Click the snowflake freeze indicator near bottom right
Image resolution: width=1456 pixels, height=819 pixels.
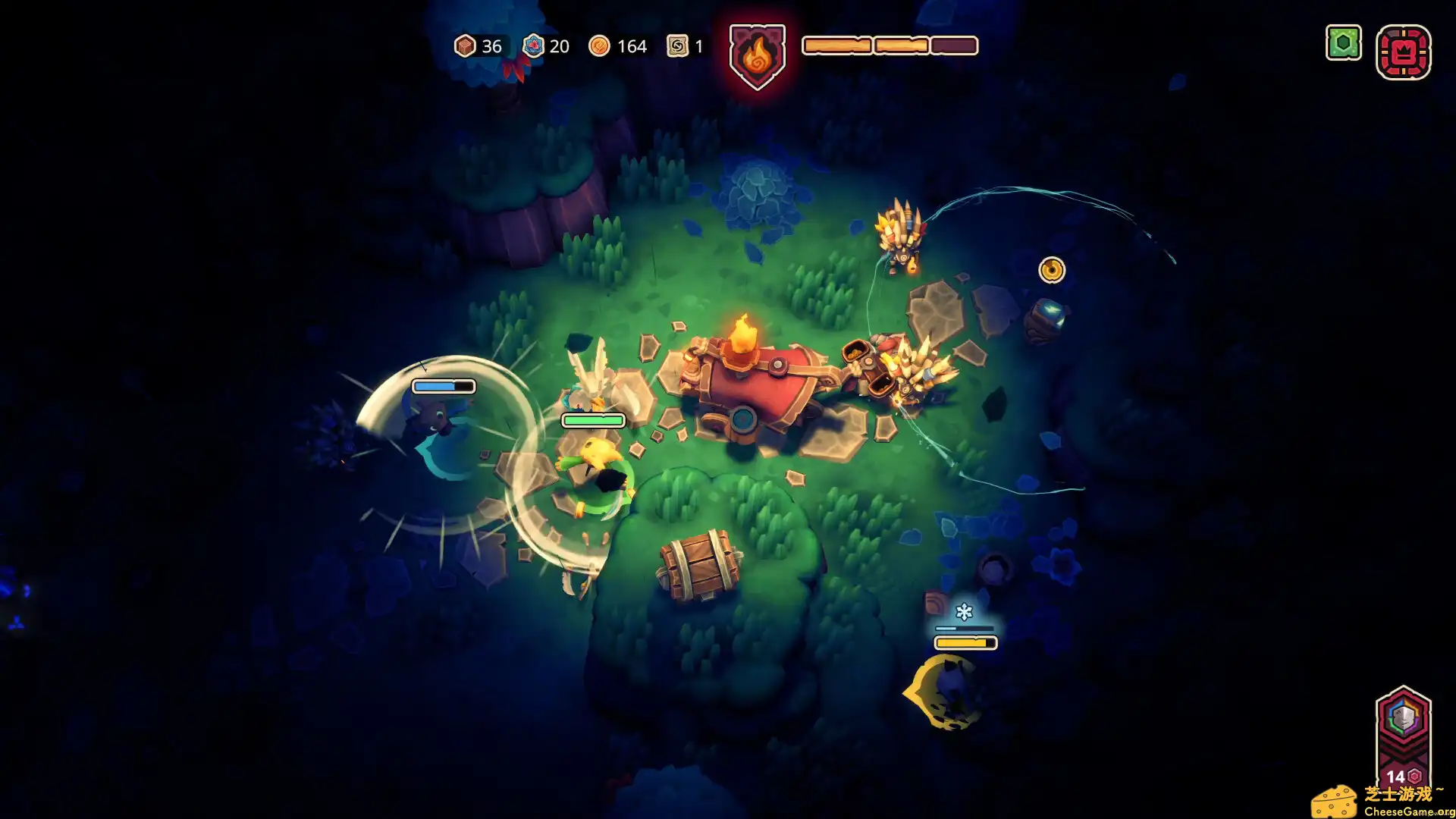point(965,611)
